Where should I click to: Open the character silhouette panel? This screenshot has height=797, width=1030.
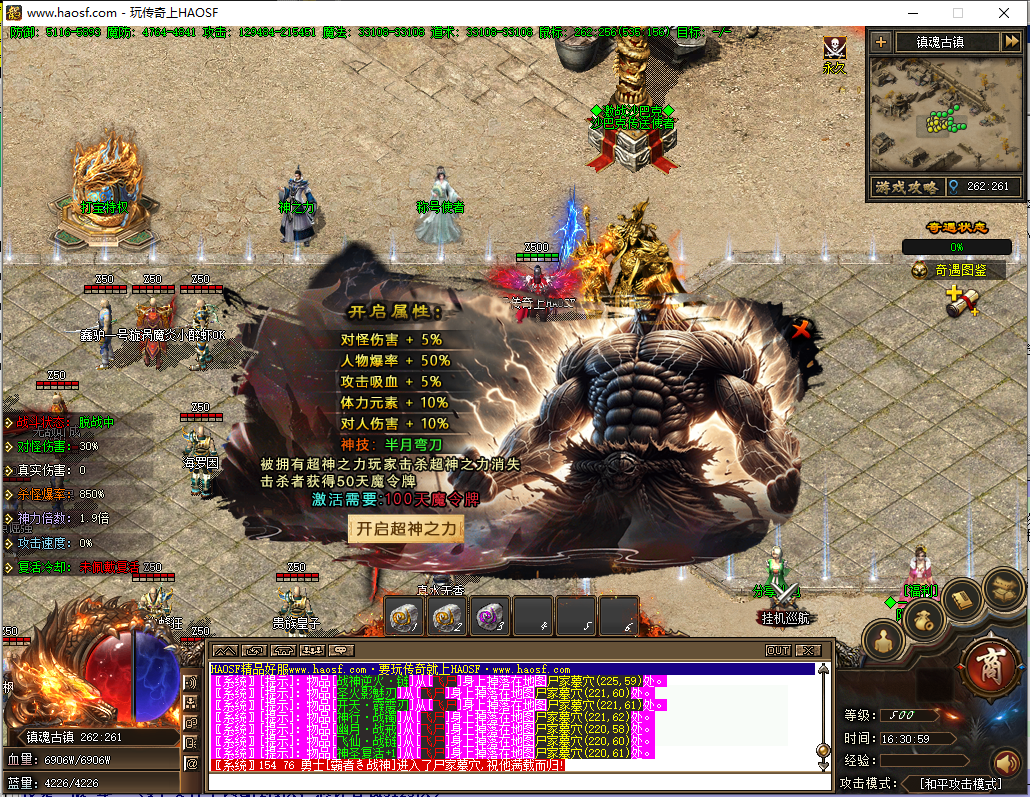(x=884, y=638)
